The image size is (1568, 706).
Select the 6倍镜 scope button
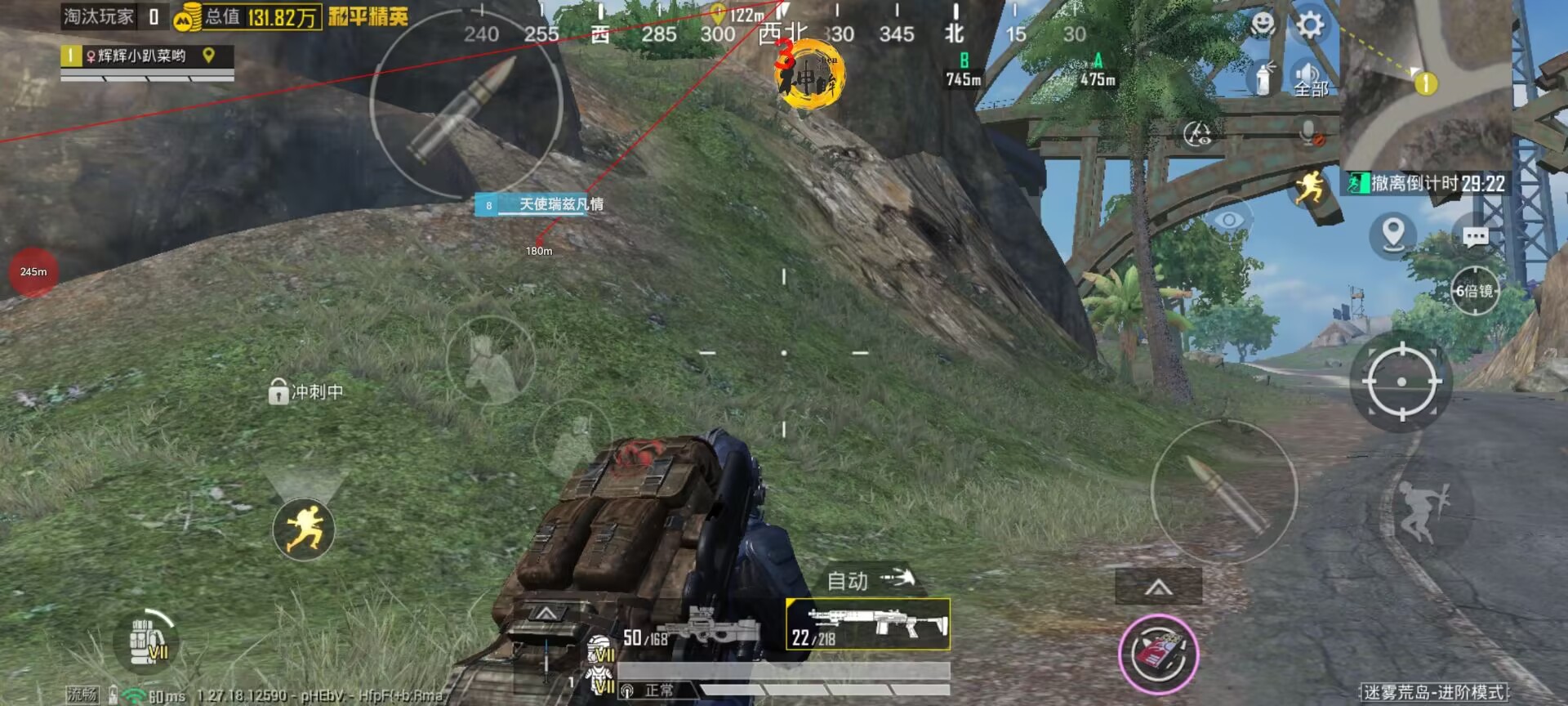(x=1474, y=291)
